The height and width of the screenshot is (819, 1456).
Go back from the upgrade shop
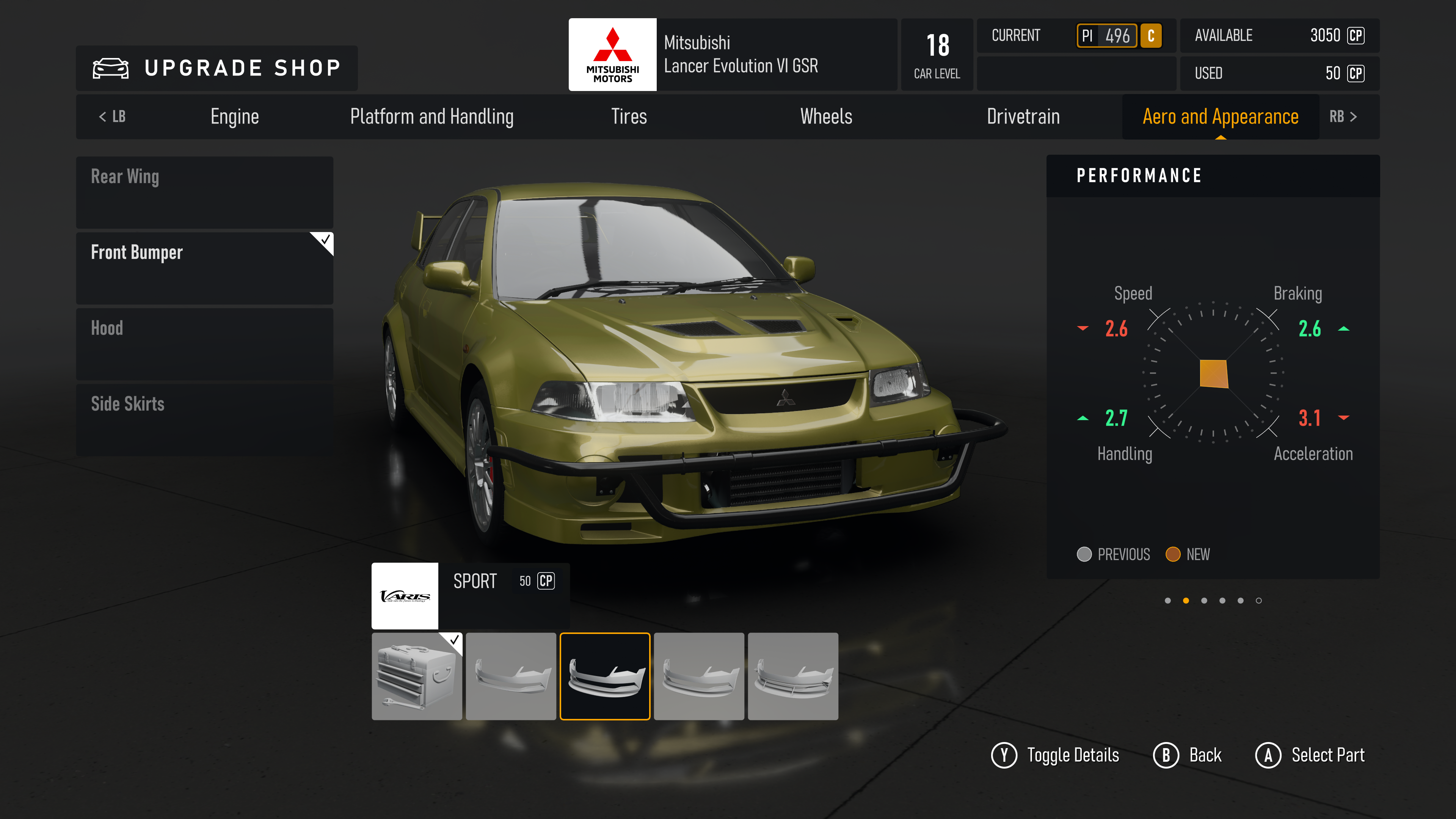[1188, 755]
